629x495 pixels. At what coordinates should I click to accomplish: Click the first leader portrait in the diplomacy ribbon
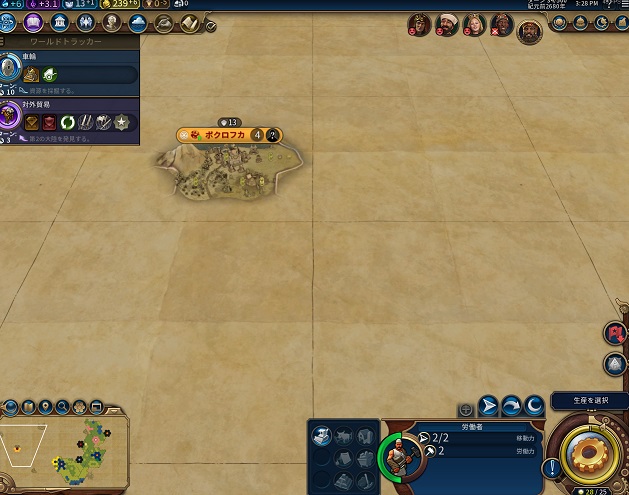point(420,26)
